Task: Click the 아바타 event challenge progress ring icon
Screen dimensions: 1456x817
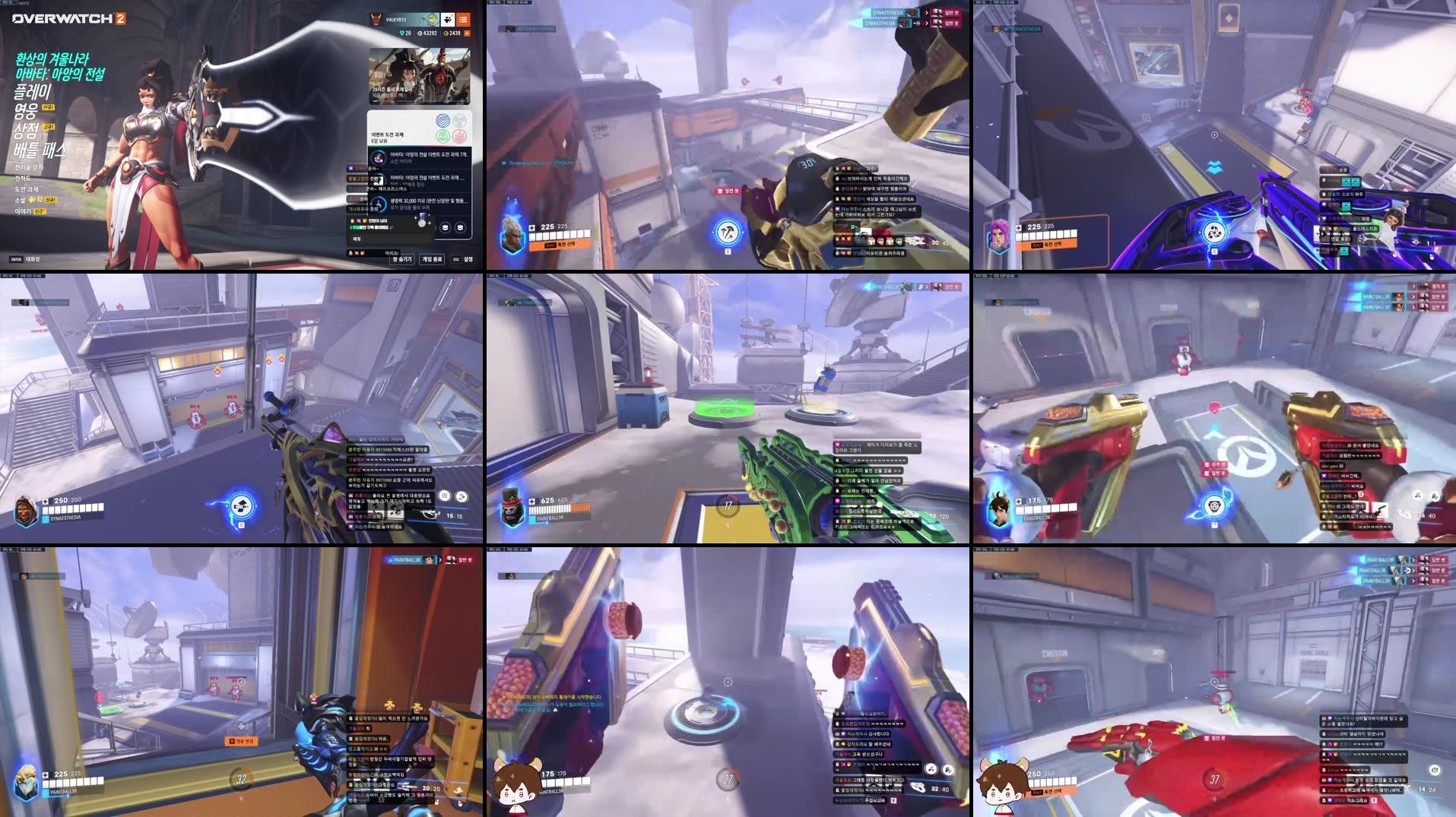Action: click(379, 157)
